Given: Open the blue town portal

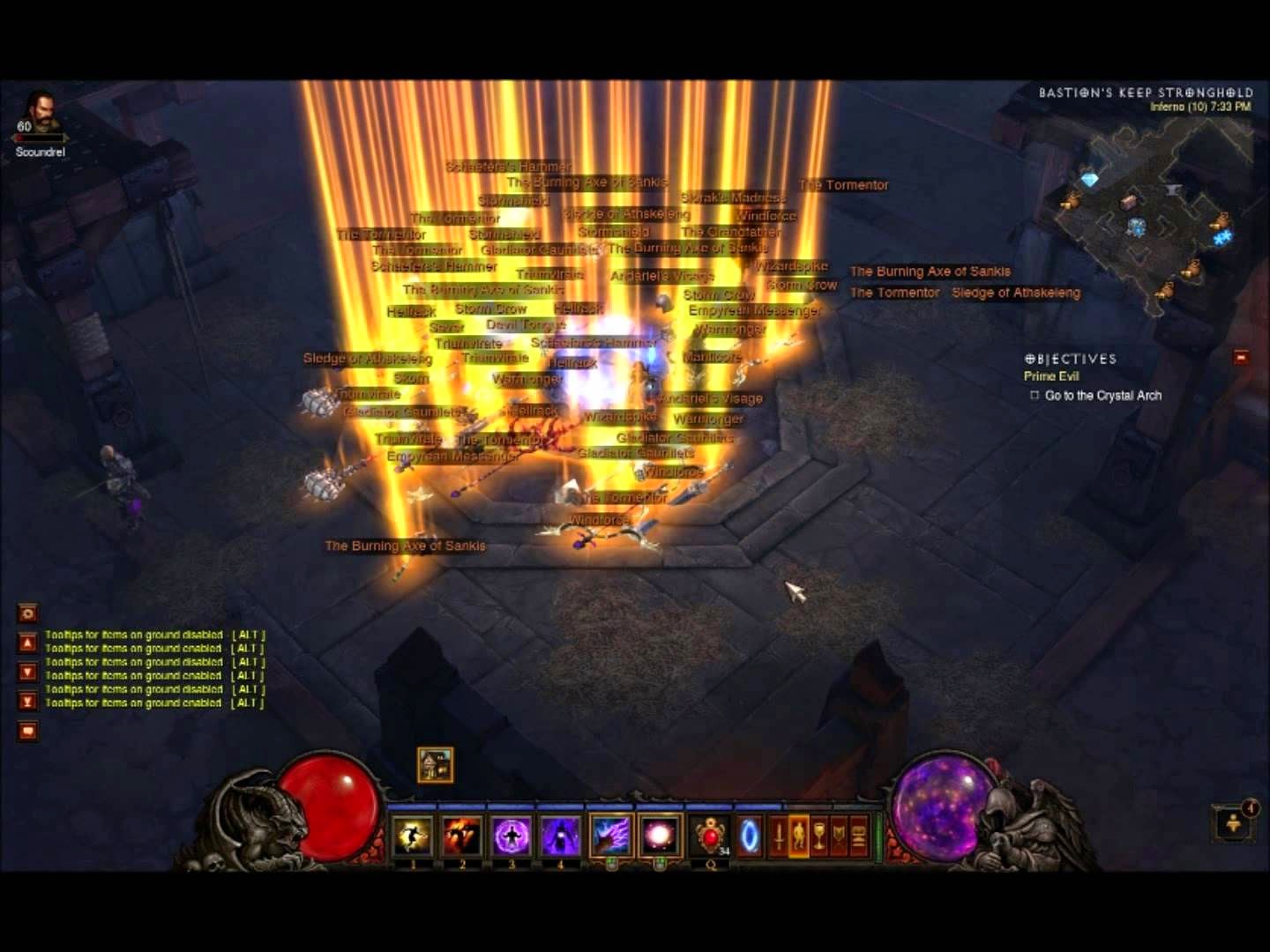Looking at the screenshot, I should coord(749,835).
